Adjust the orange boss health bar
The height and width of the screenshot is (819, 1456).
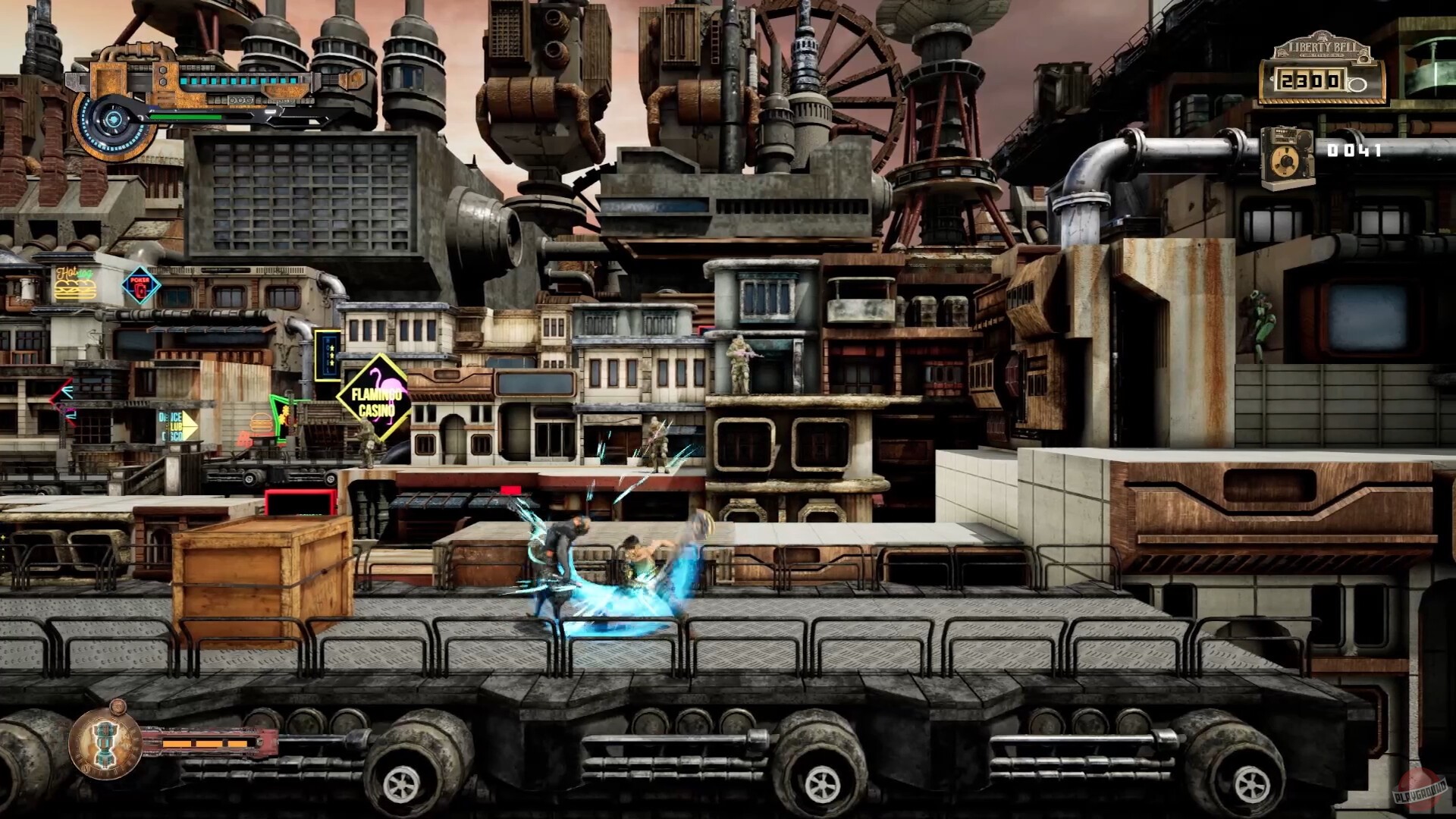pyautogui.click(x=205, y=744)
